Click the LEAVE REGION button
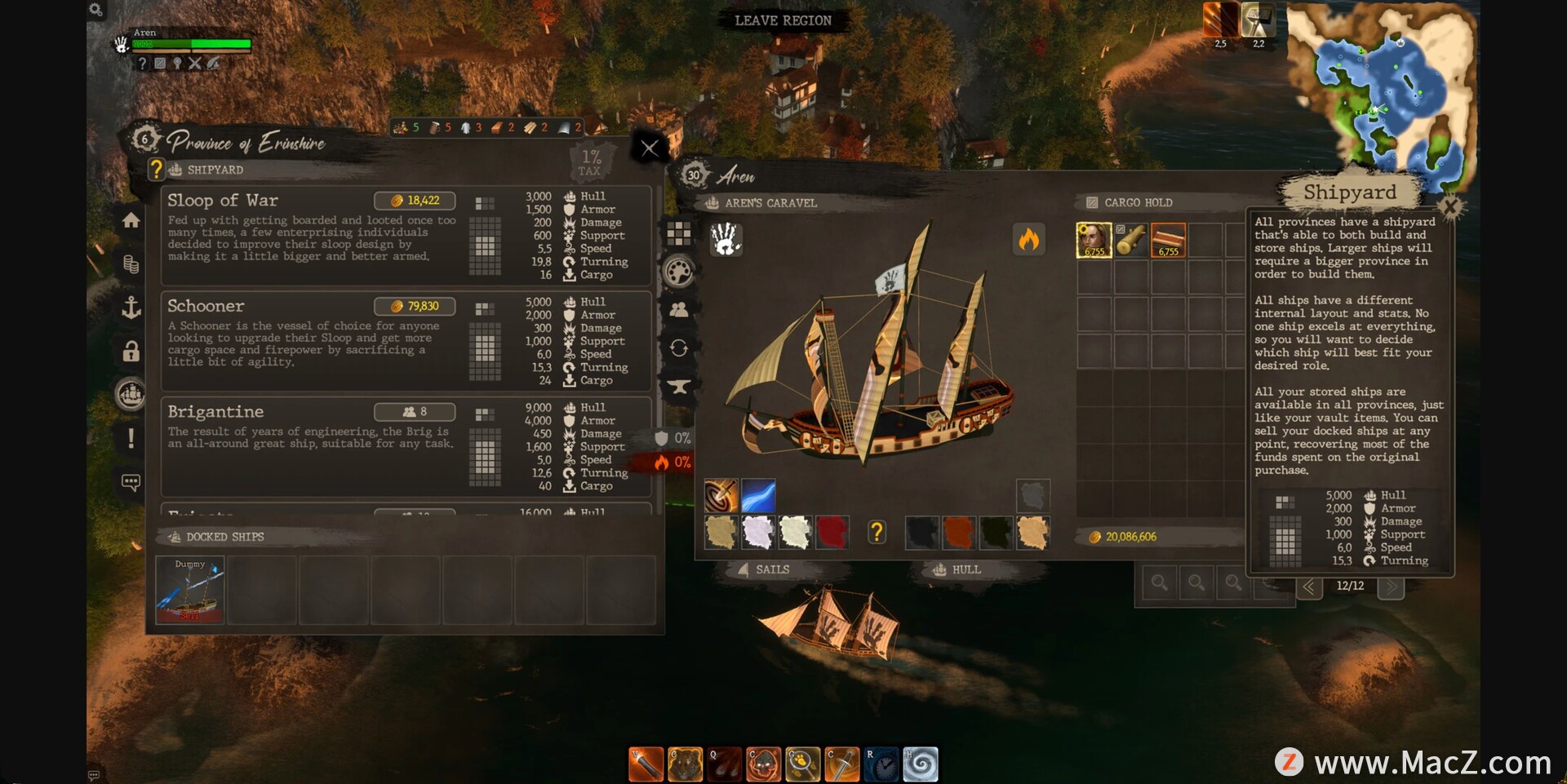 point(783,20)
